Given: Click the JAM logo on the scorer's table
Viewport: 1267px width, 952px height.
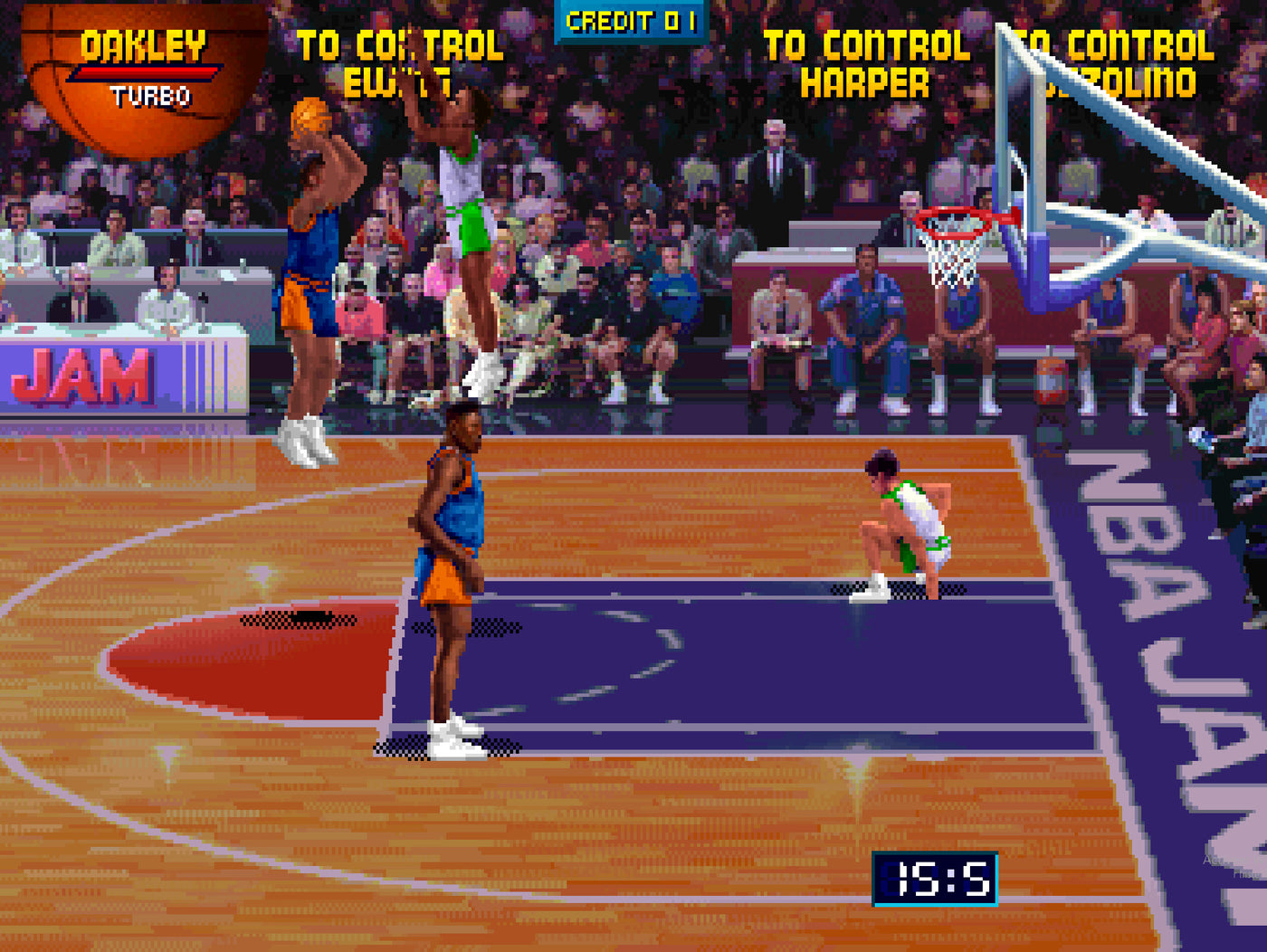Looking at the screenshot, I should (x=81, y=374).
